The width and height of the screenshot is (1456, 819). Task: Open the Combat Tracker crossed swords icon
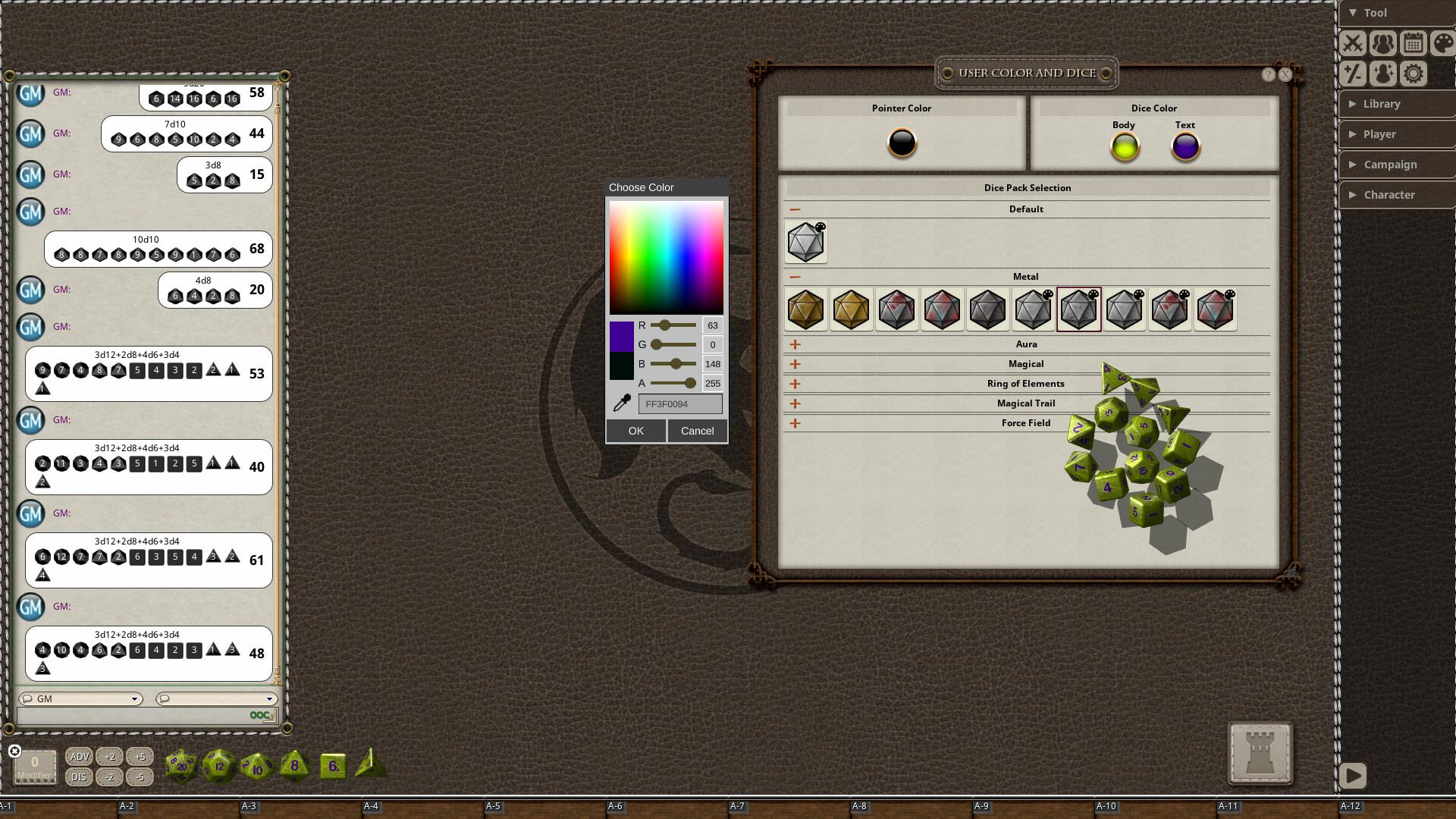tap(1353, 43)
